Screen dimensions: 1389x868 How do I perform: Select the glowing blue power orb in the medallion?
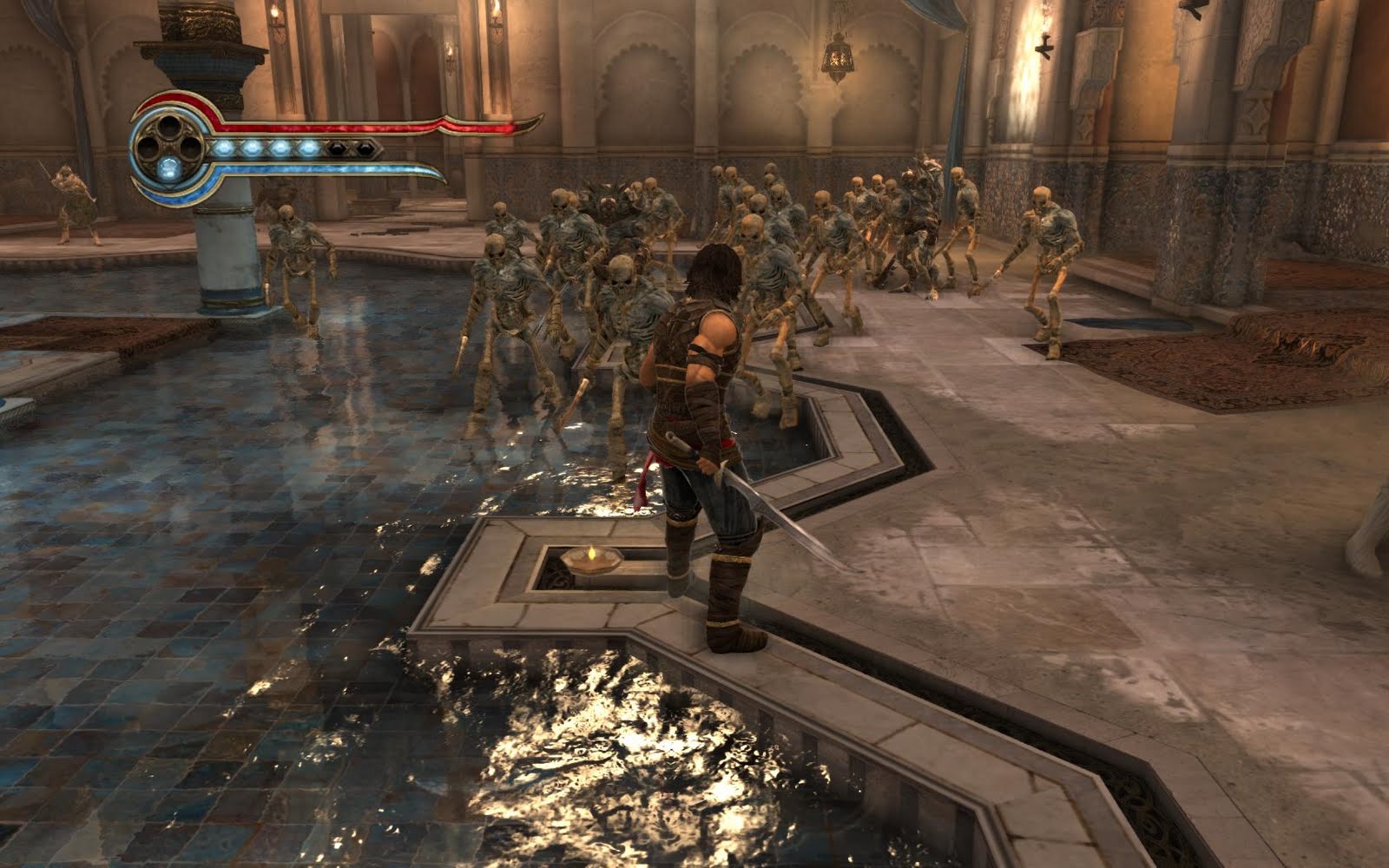(x=169, y=166)
